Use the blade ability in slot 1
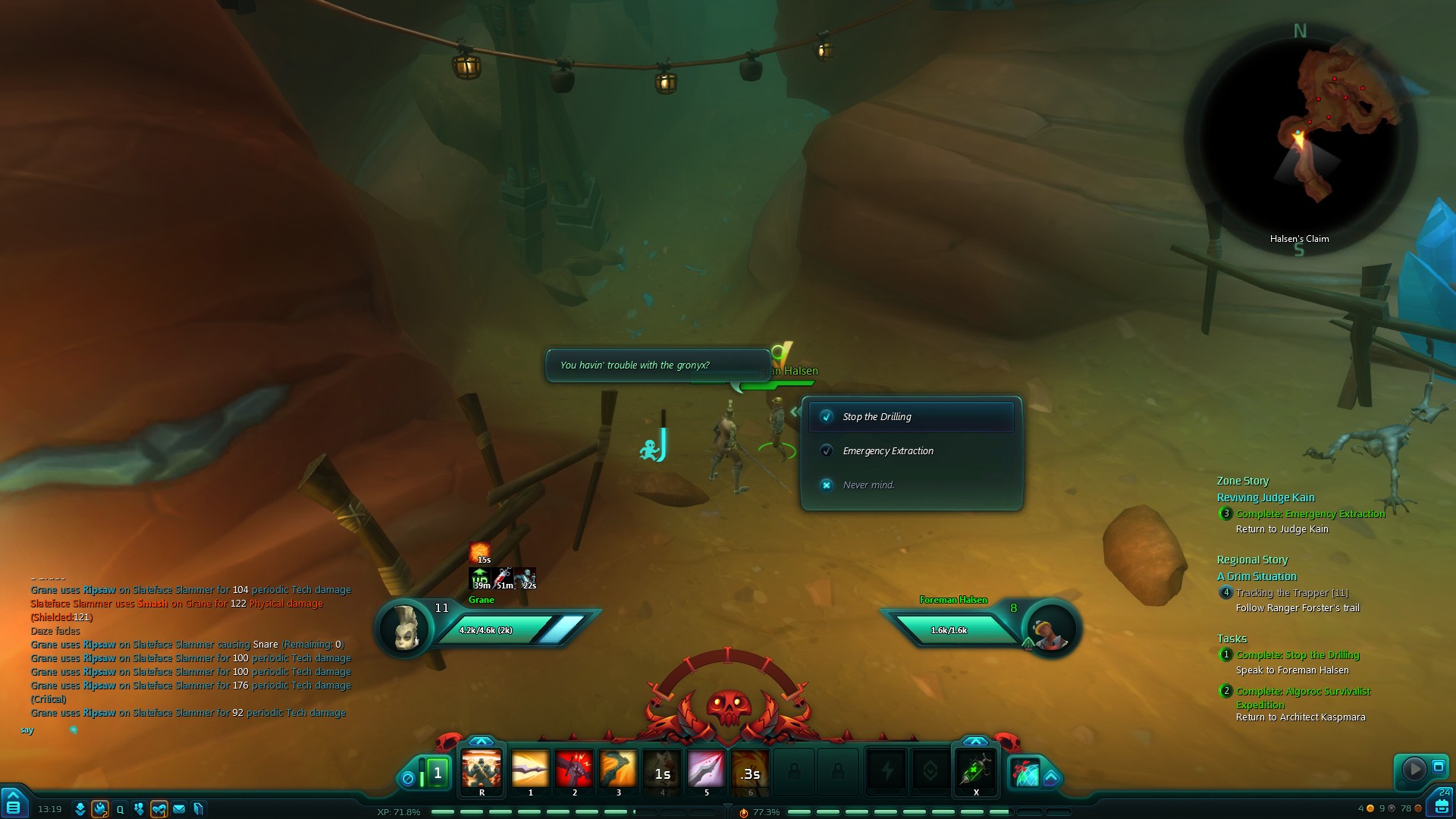Screen dimensions: 1456x819 click(530, 770)
